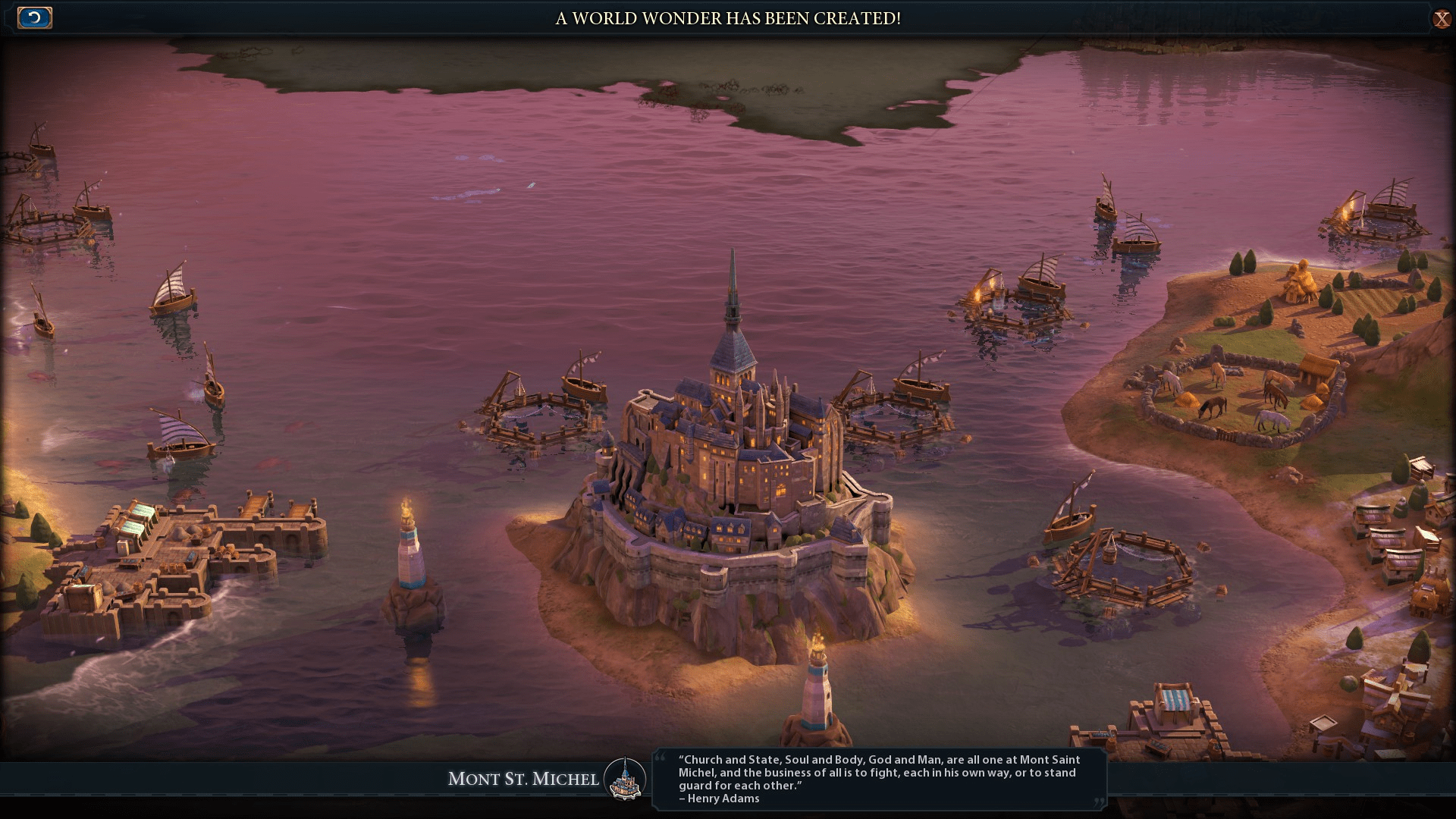Select the Mont St. Michel wonder icon
Viewport: 1456px width, 819px height.
[626, 777]
